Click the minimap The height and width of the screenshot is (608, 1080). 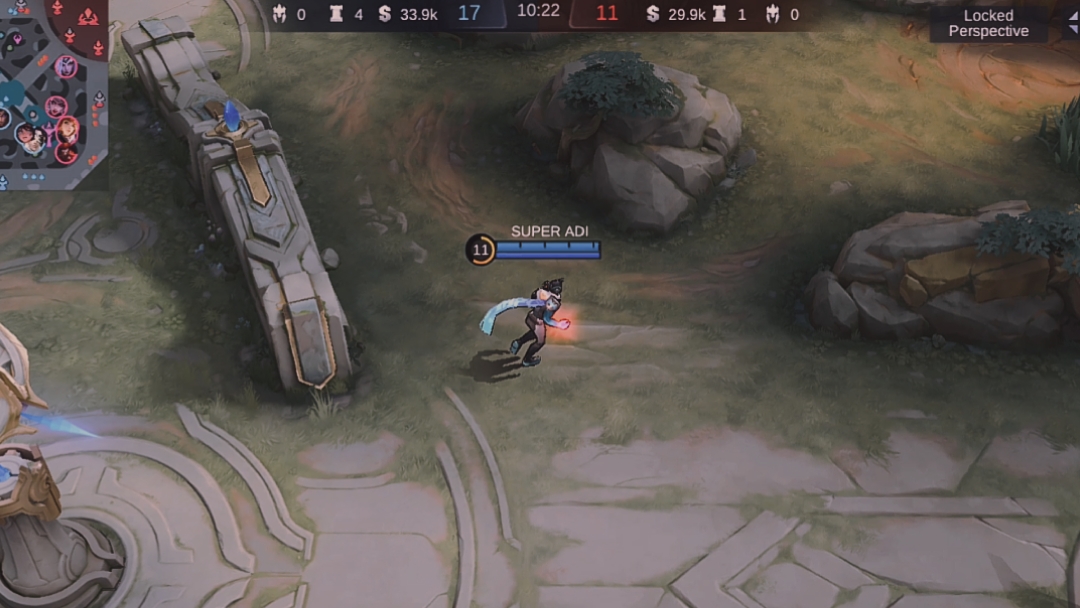point(52,92)
